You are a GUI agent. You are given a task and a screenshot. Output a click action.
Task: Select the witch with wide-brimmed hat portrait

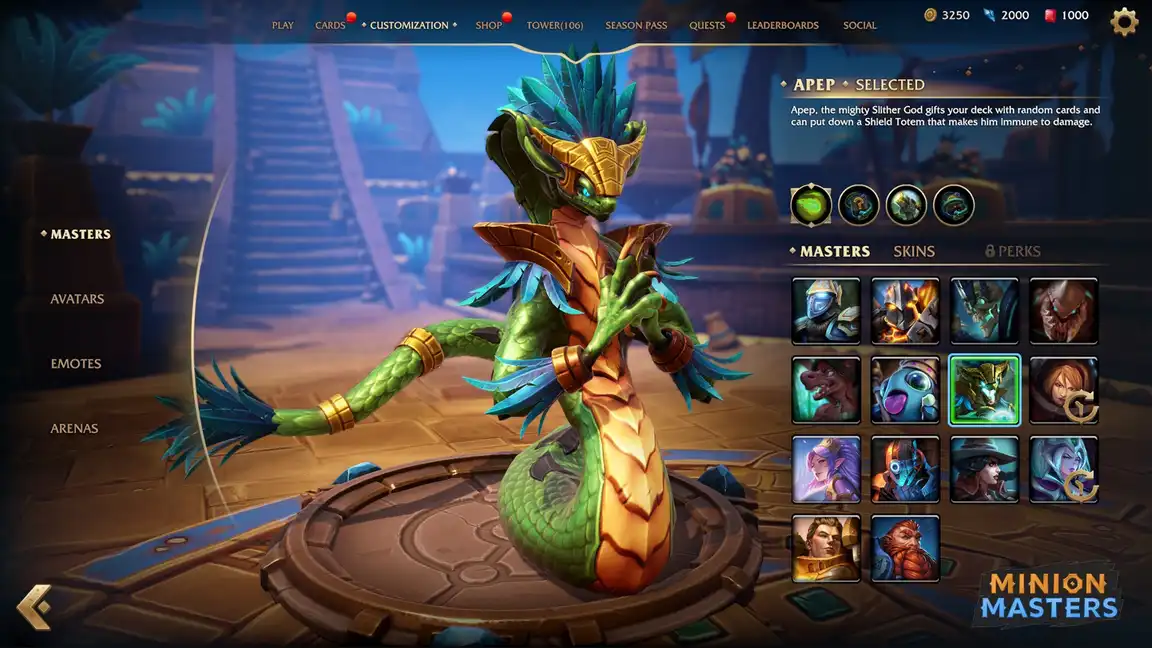(x=985, y=469)
